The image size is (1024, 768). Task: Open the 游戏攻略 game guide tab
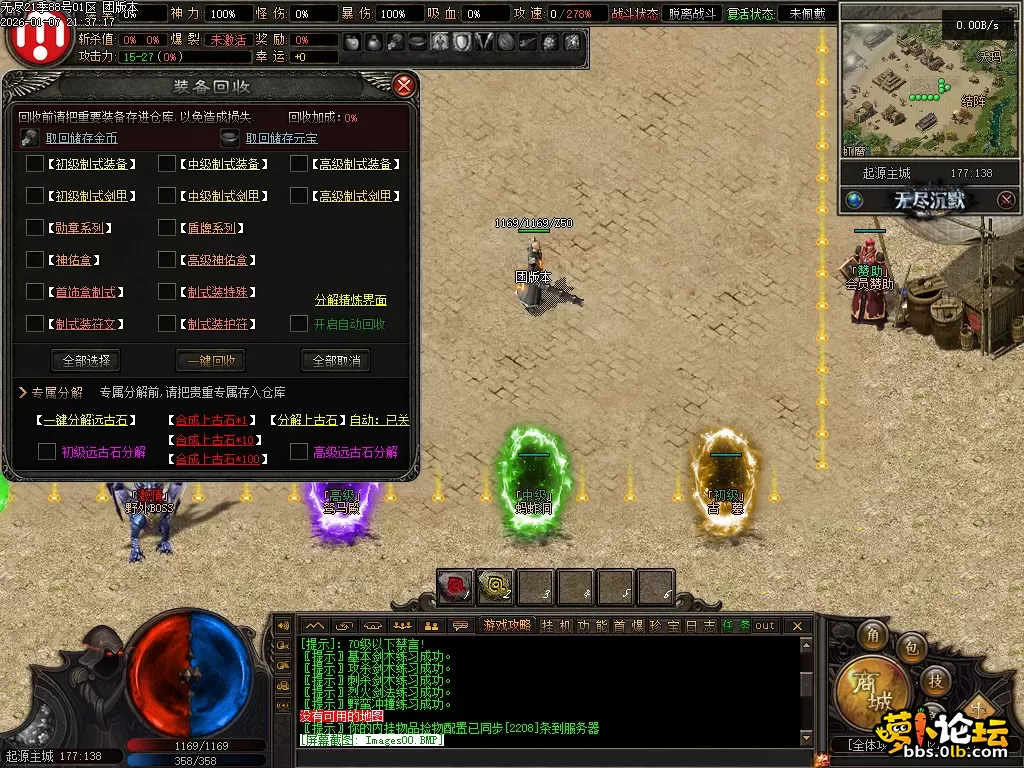click(x=506, y=625)
